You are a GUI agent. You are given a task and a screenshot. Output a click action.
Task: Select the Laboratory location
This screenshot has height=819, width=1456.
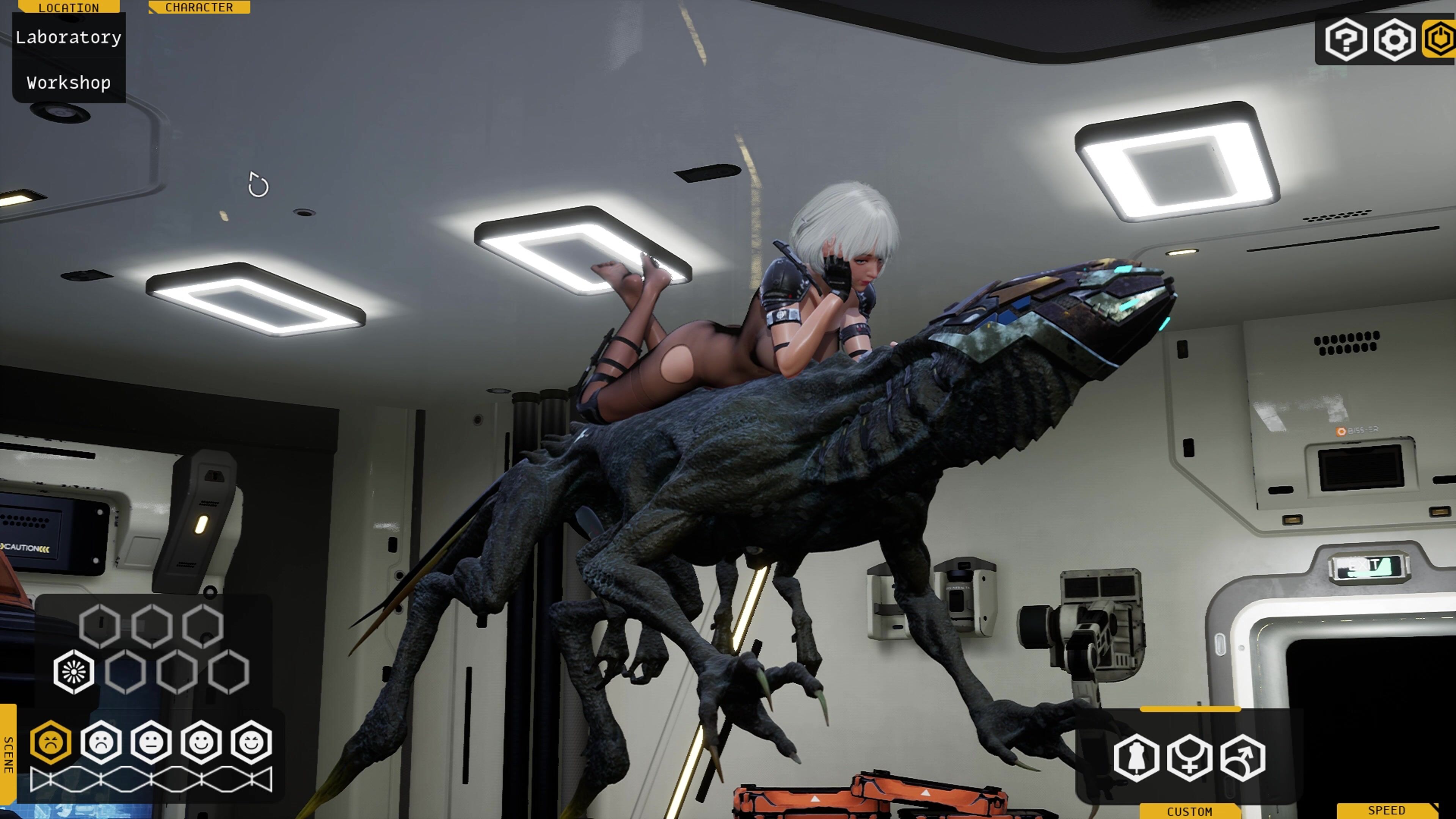click(x=68, y=37)
